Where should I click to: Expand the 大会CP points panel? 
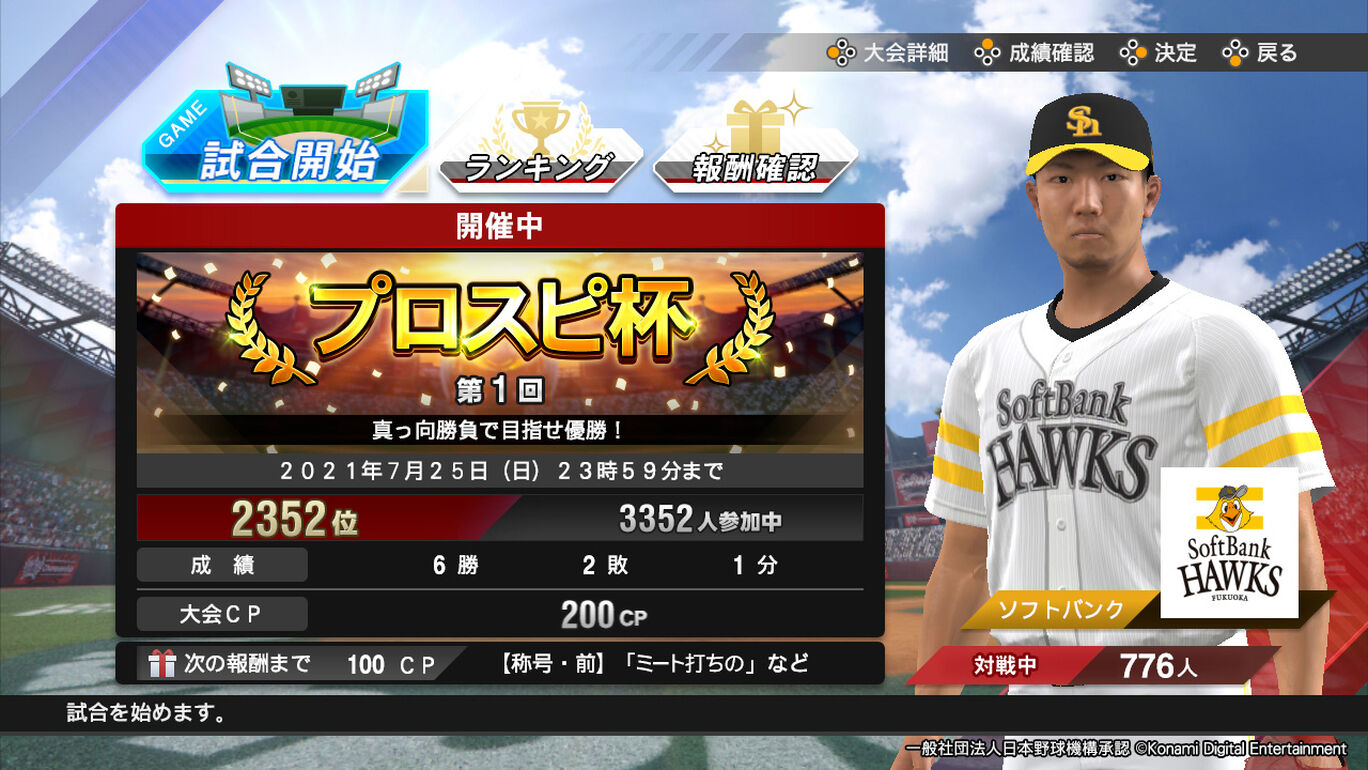click(500, 614)
